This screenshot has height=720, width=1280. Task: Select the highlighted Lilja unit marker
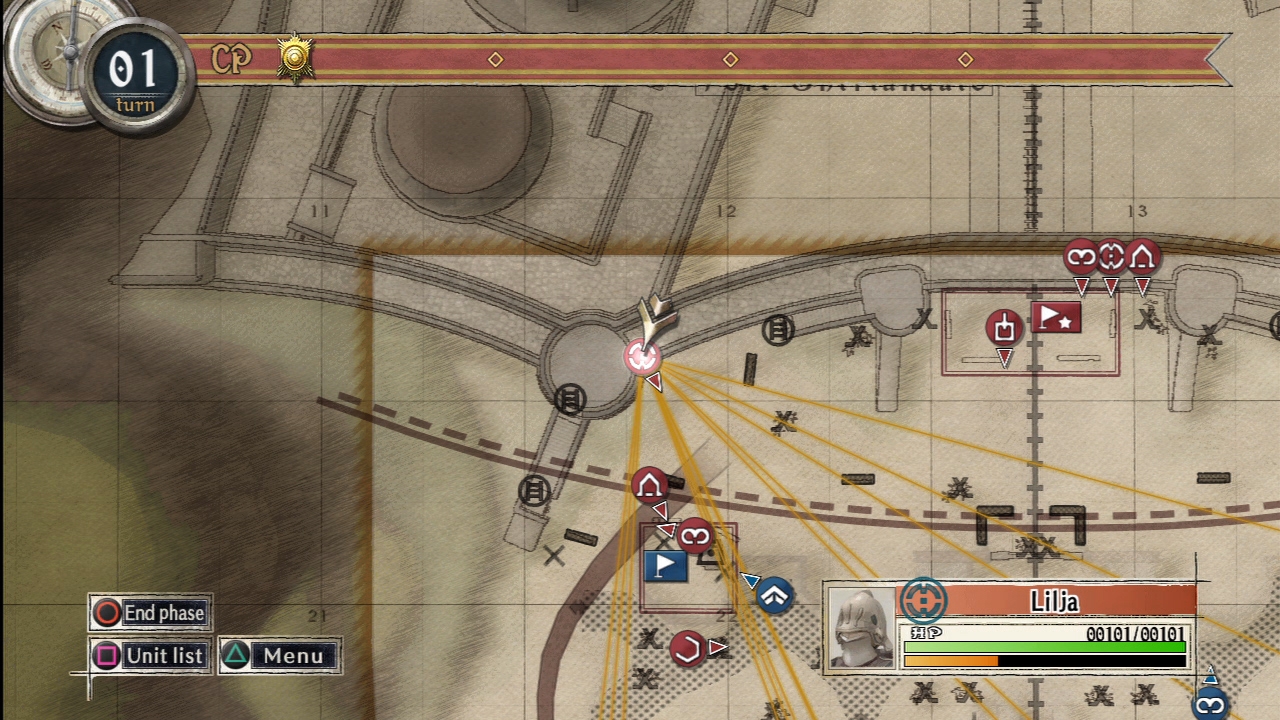point(642,356)
